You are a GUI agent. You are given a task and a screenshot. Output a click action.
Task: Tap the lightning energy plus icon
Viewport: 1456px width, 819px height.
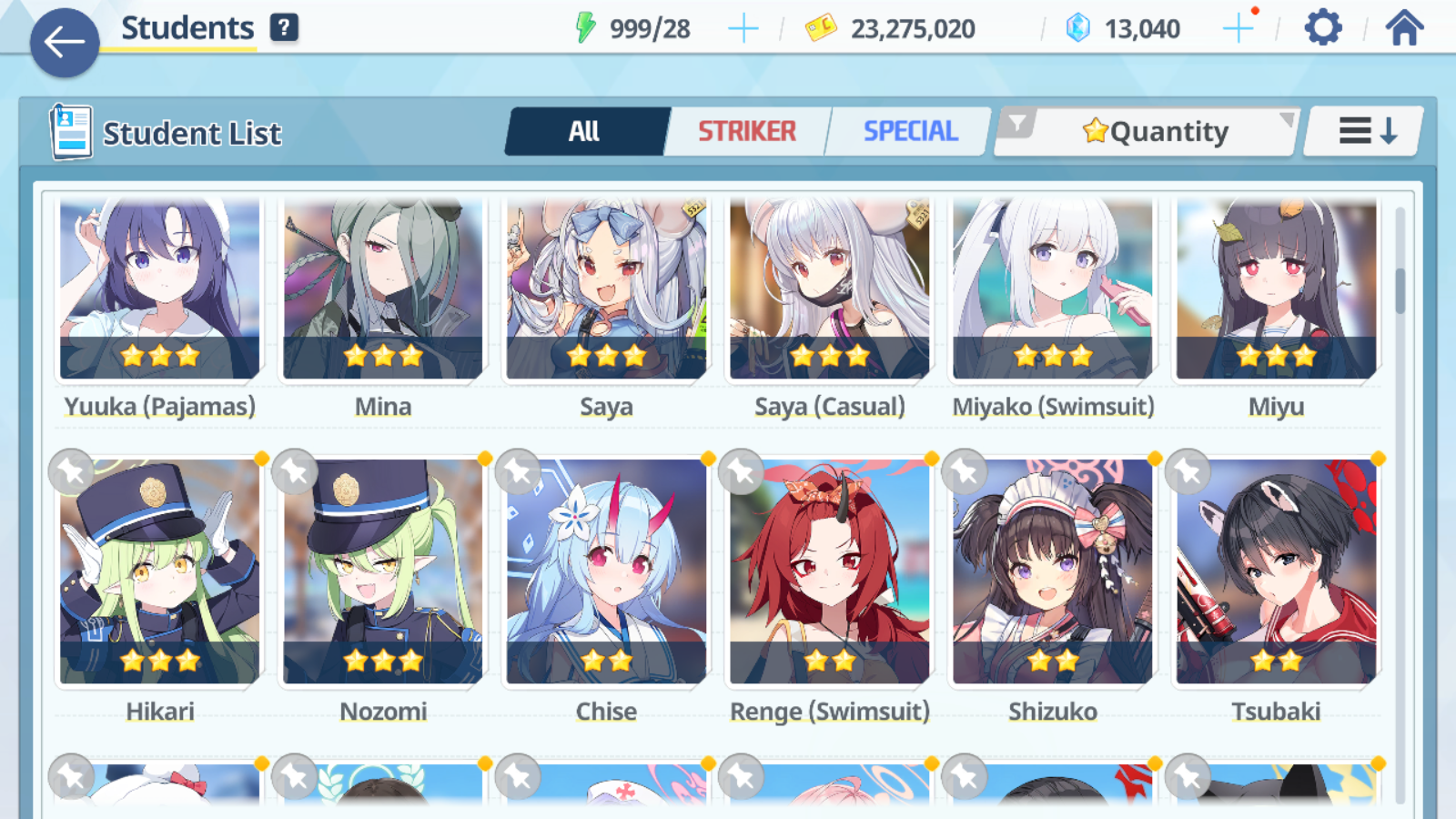point(743,27)
